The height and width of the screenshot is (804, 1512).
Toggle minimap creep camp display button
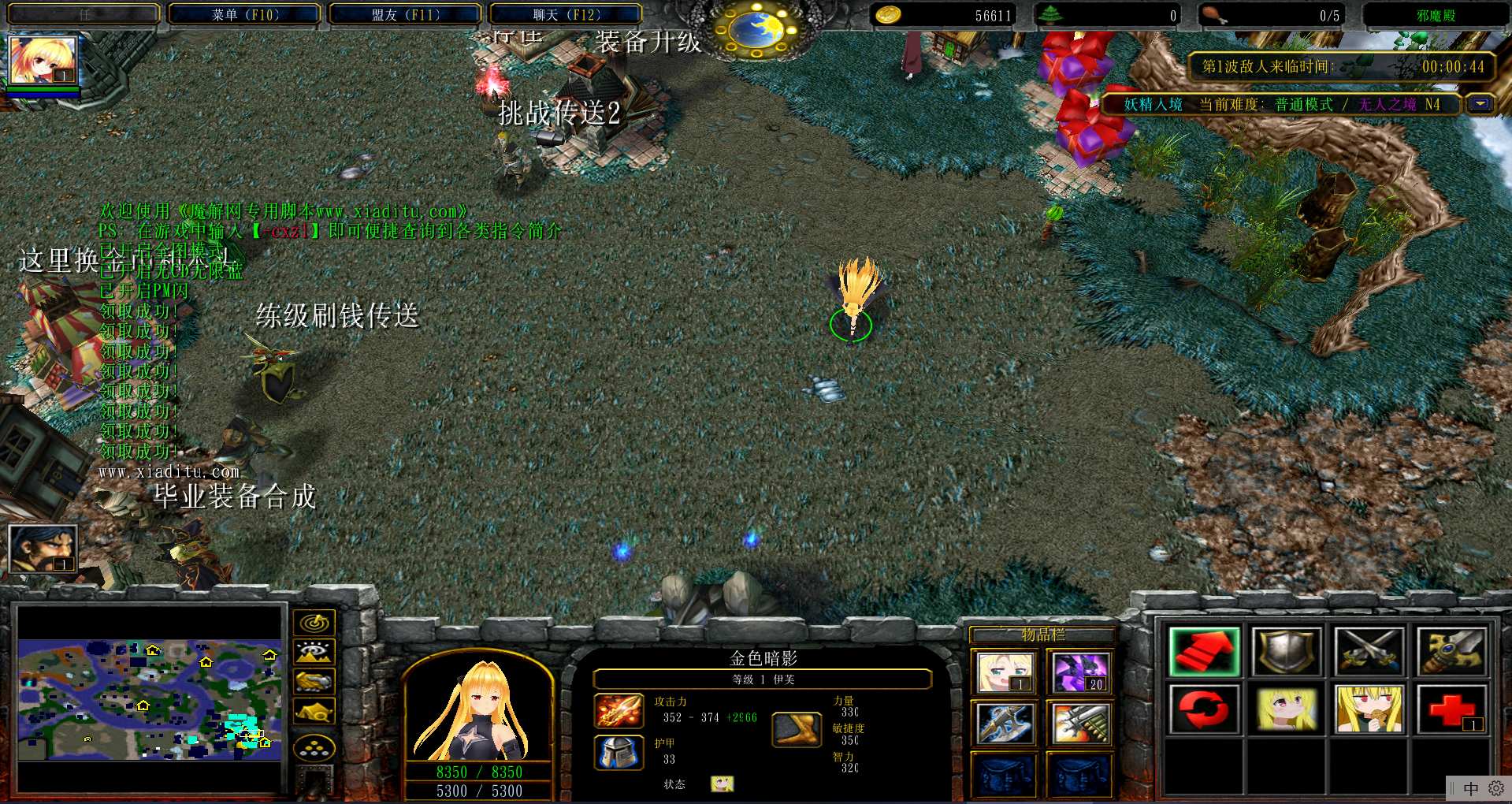point(314,711)
